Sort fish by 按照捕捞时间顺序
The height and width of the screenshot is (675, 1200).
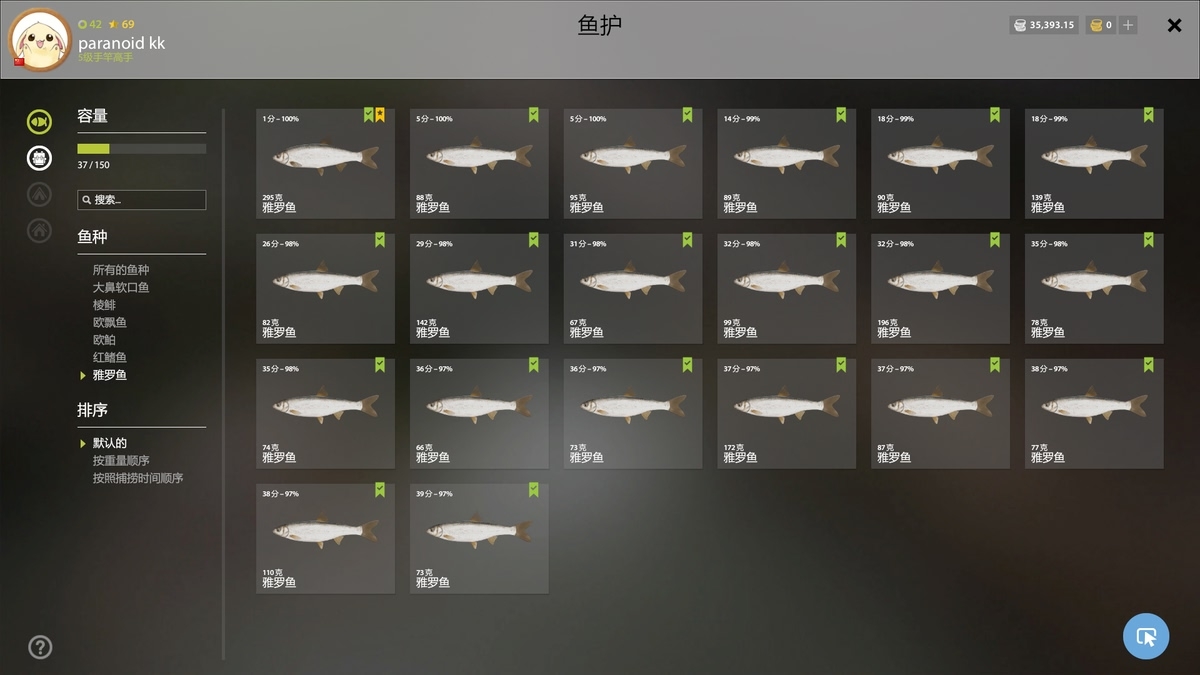pyautogui.click(x=138, y=478)
